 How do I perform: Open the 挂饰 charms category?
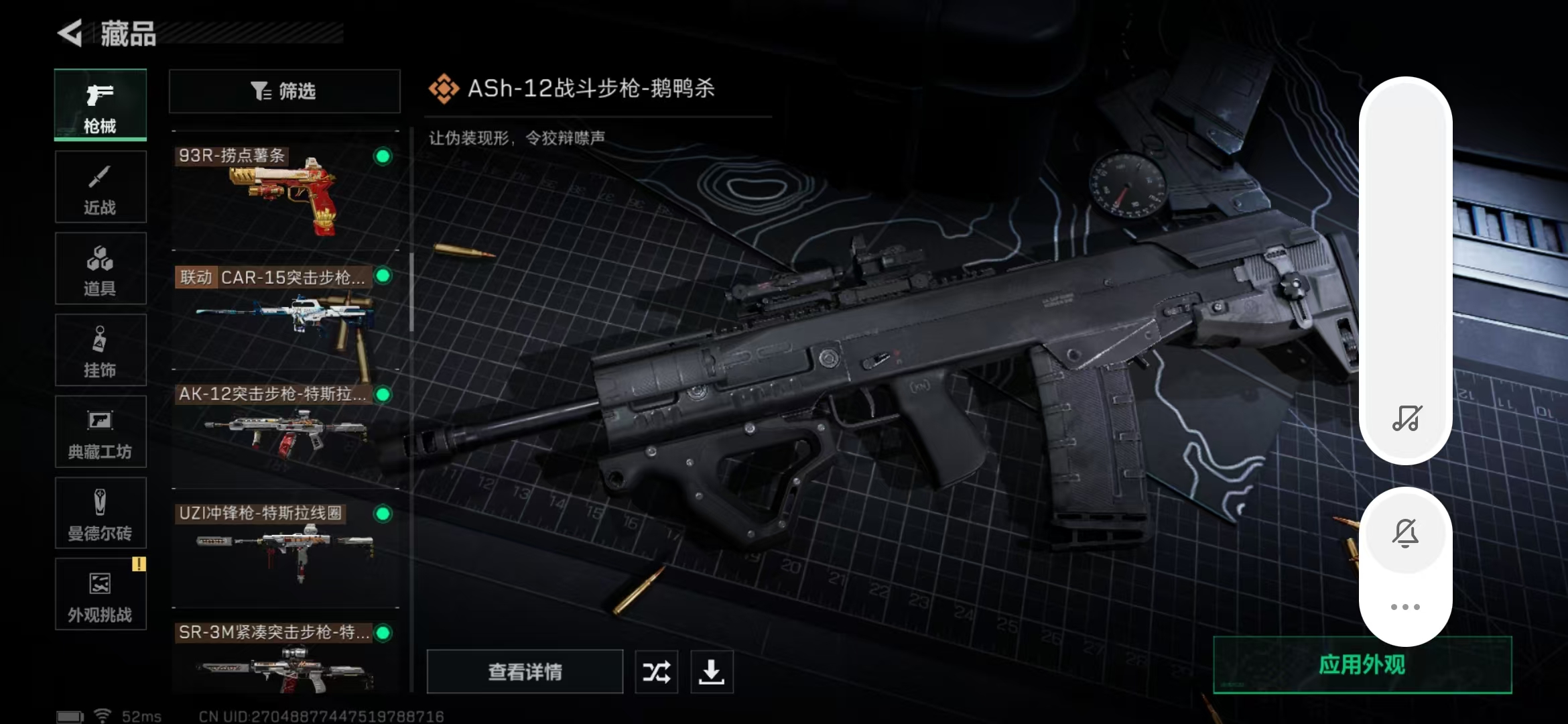coord(101,350)
